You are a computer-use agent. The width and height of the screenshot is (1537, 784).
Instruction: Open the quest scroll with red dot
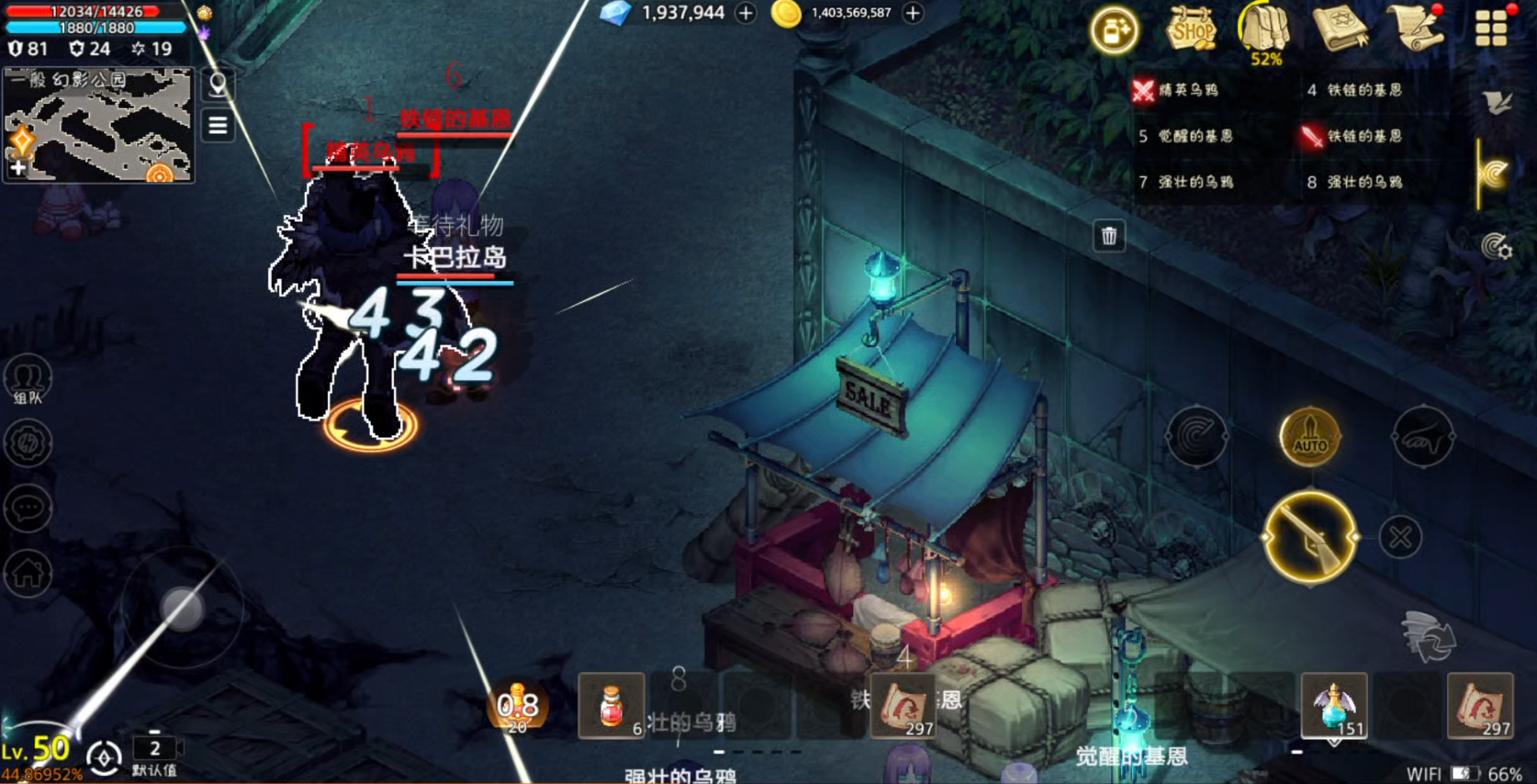coord(1416,28)
